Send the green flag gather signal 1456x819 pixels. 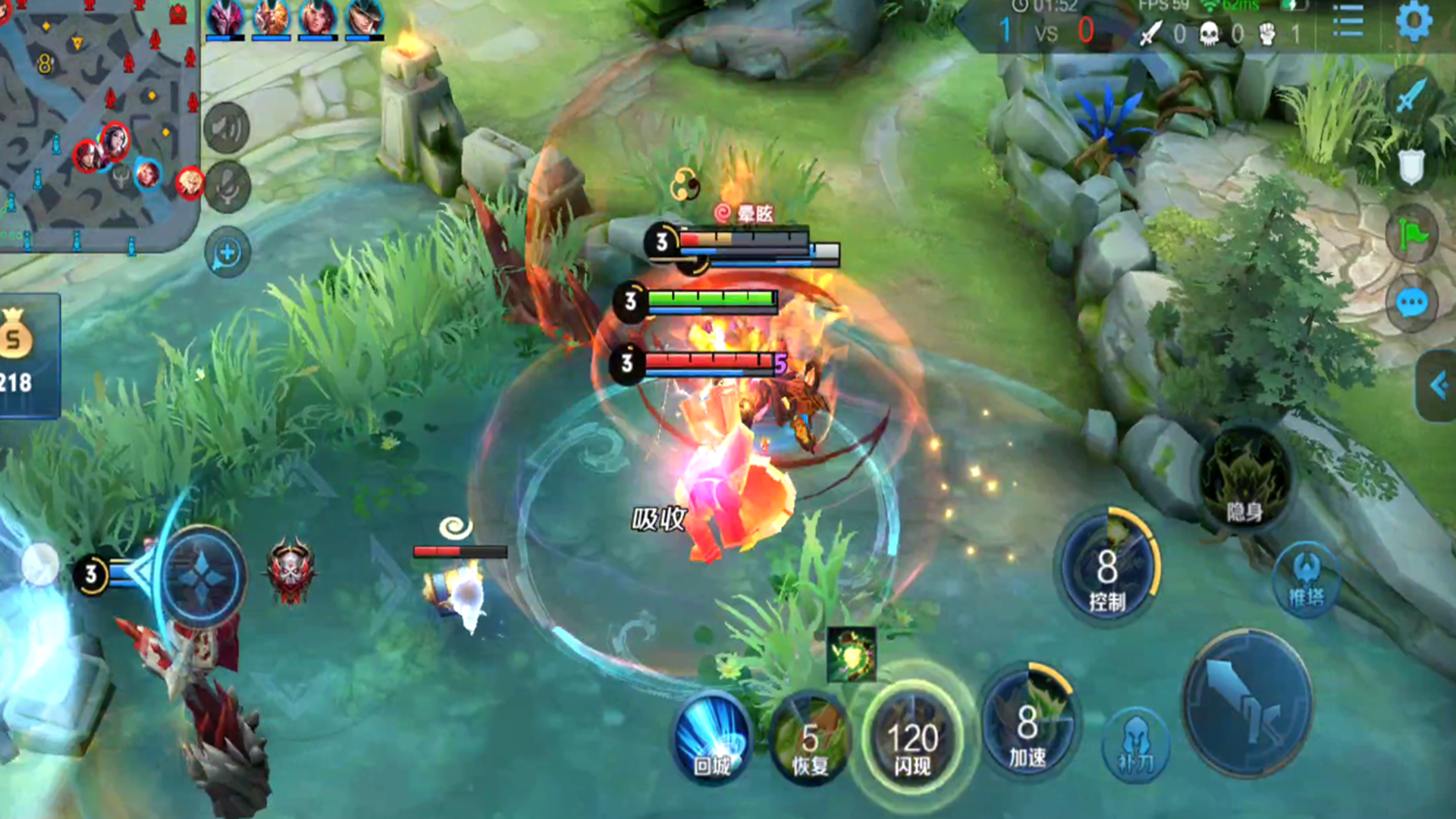[1411, 235]
